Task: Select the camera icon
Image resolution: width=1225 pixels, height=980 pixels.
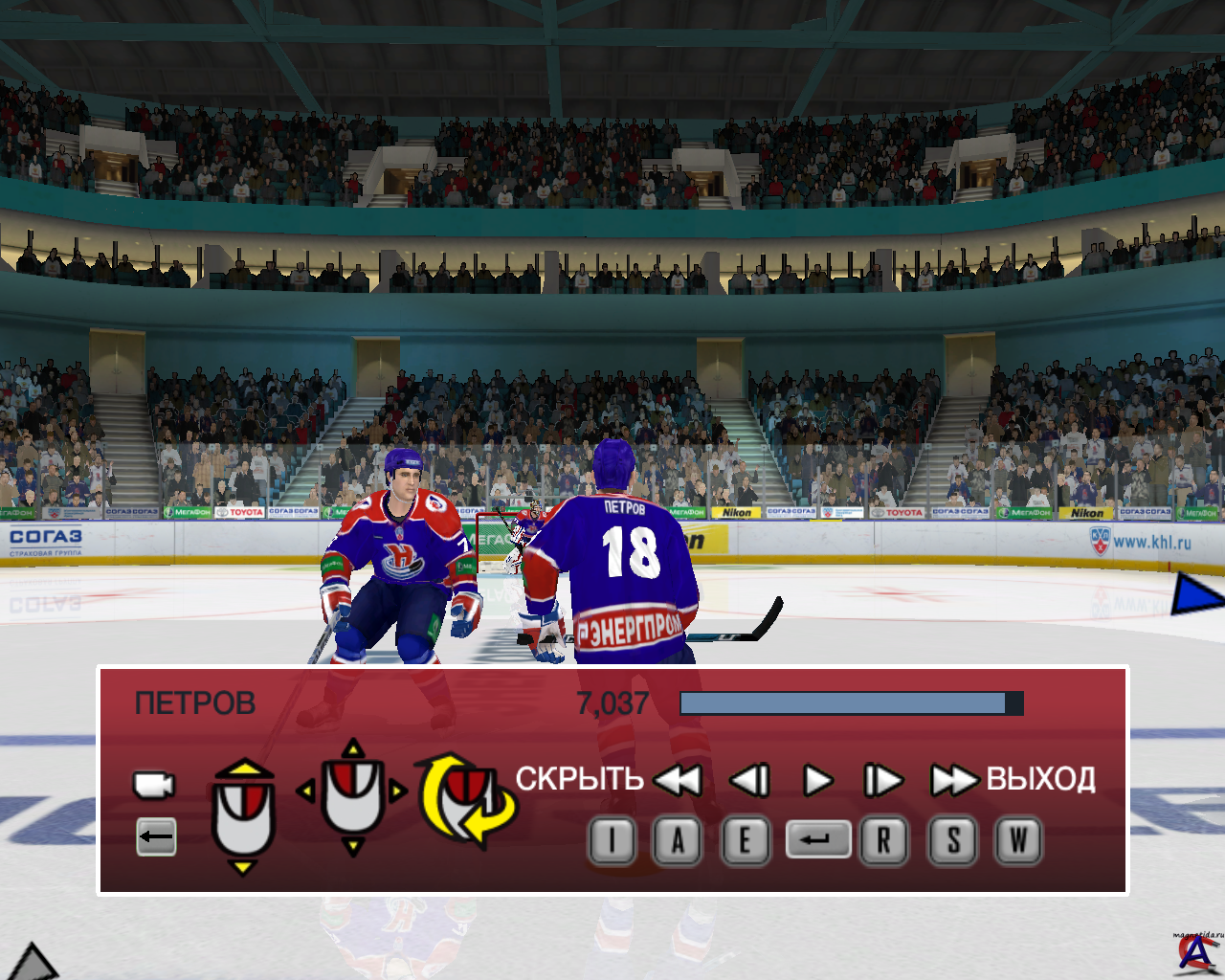Action: pyautogui.click(x=153, y=785)
